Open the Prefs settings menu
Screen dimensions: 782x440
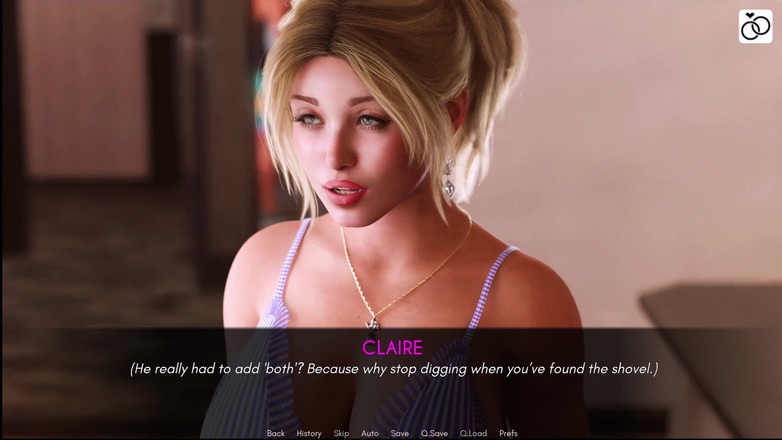click(508, 433)
